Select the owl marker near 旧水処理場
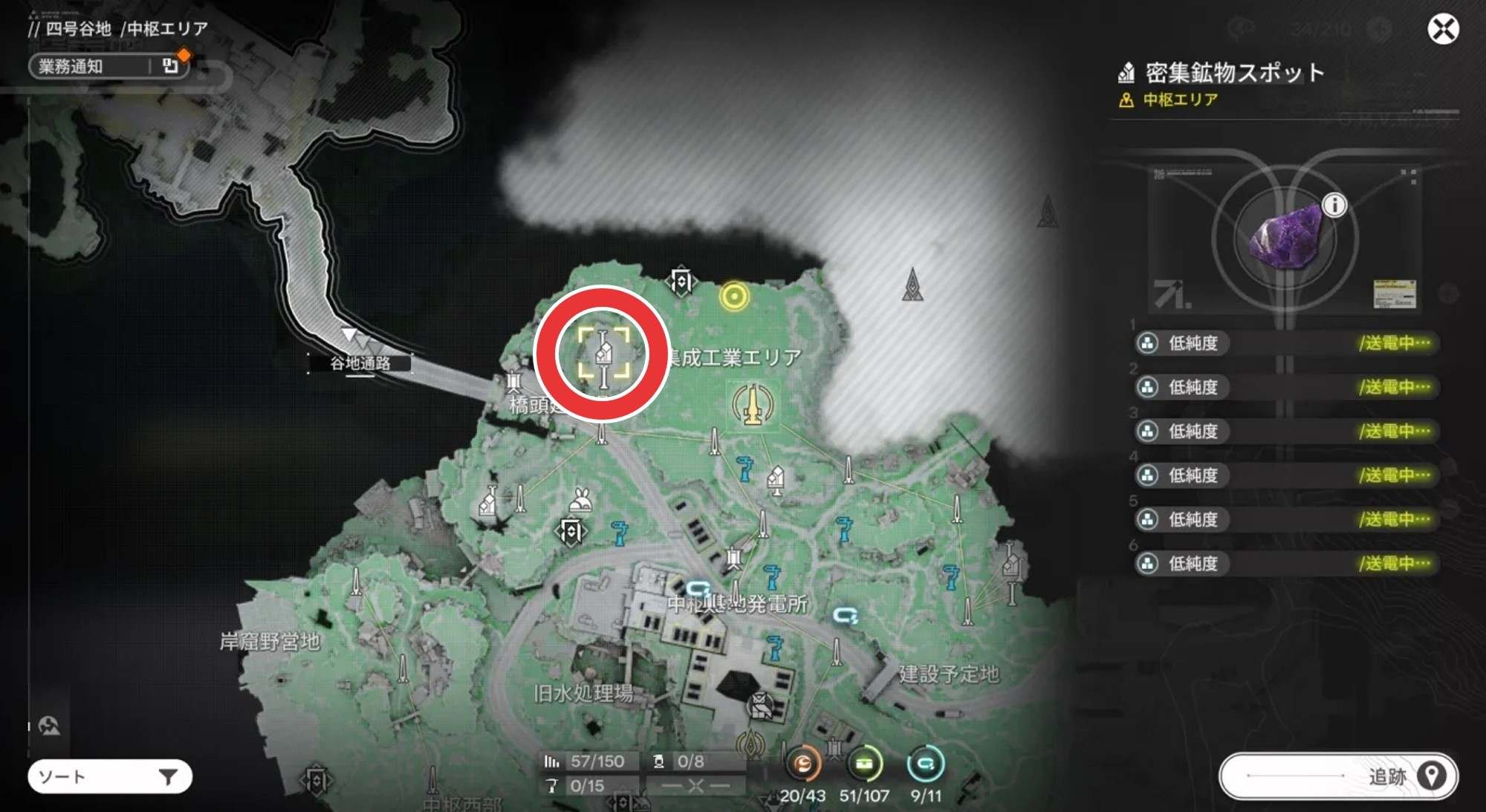This screenshot has height=812, width=1486. (759, 705)
